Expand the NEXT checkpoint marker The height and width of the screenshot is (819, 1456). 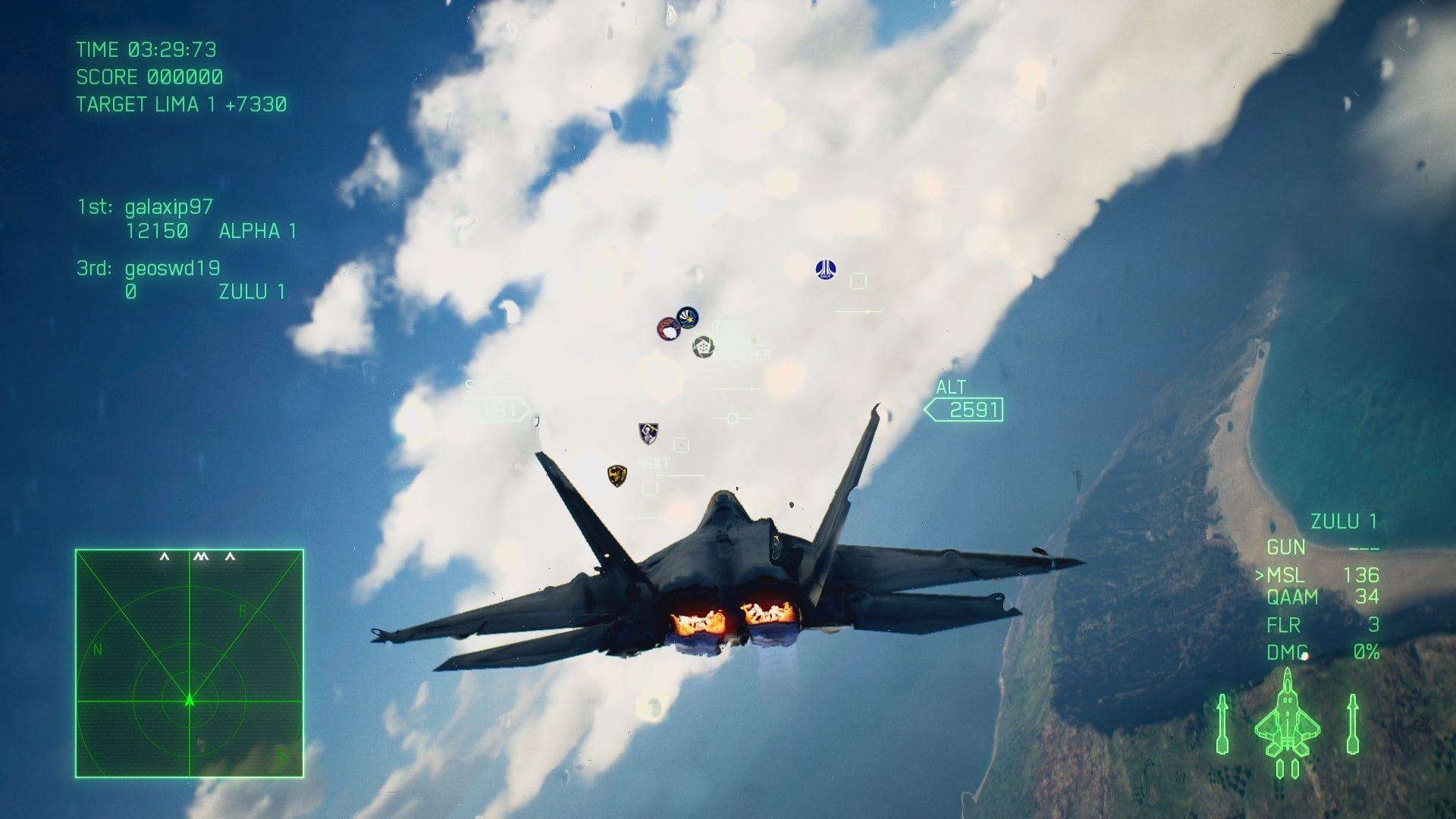point(654,462)
